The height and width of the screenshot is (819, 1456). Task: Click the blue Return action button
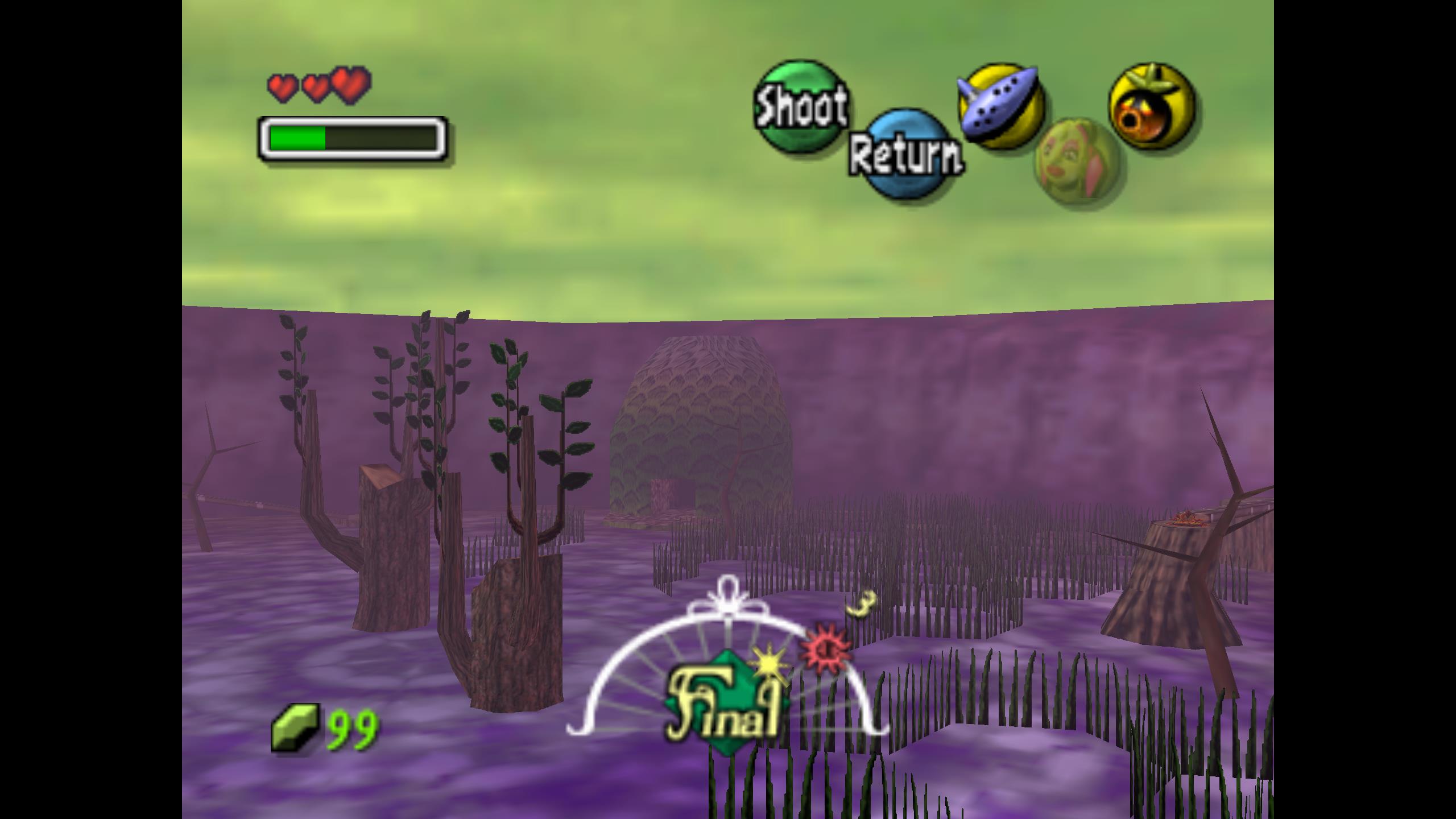coord(905,154)
